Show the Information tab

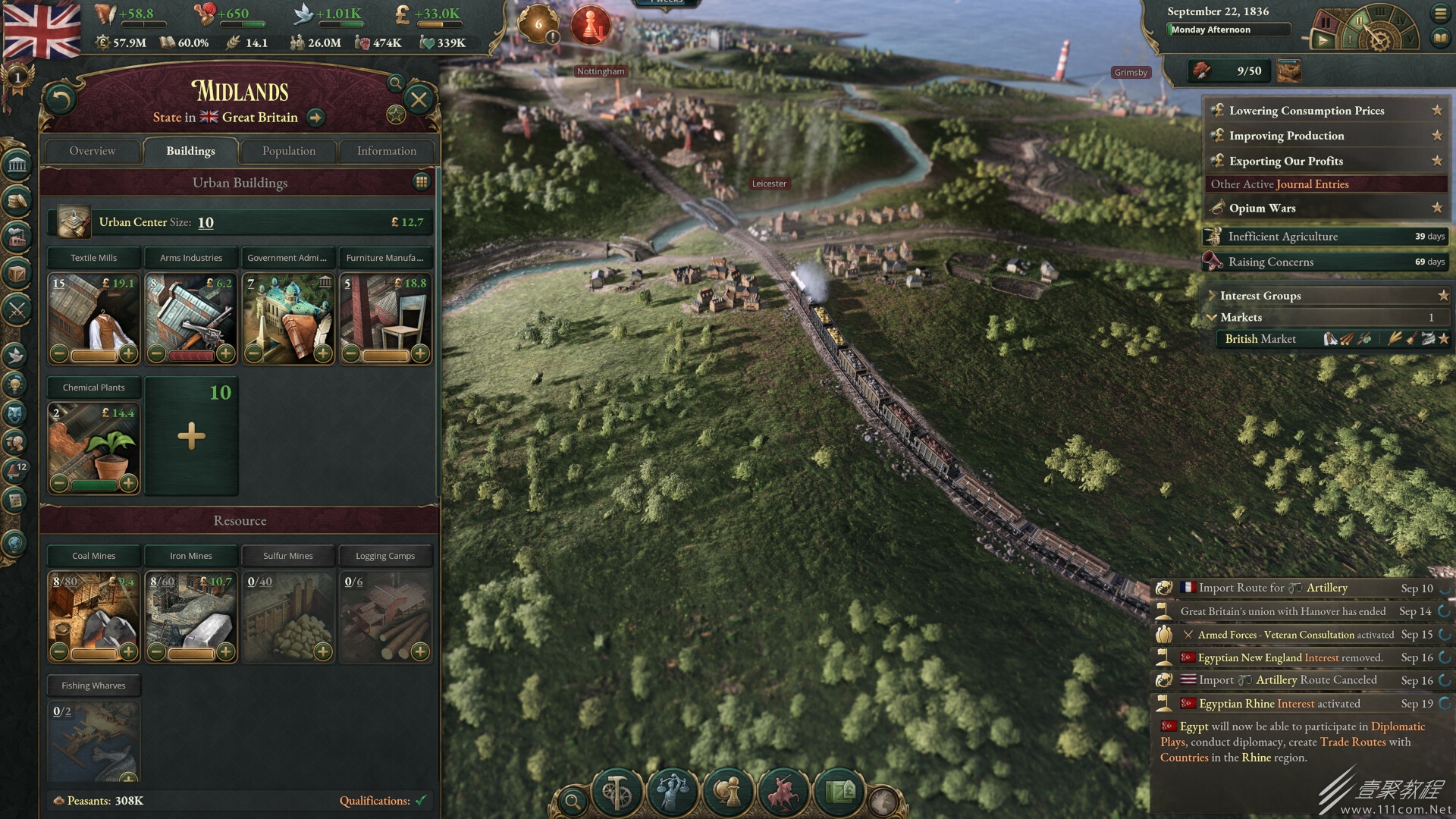(x=386, y=151)
